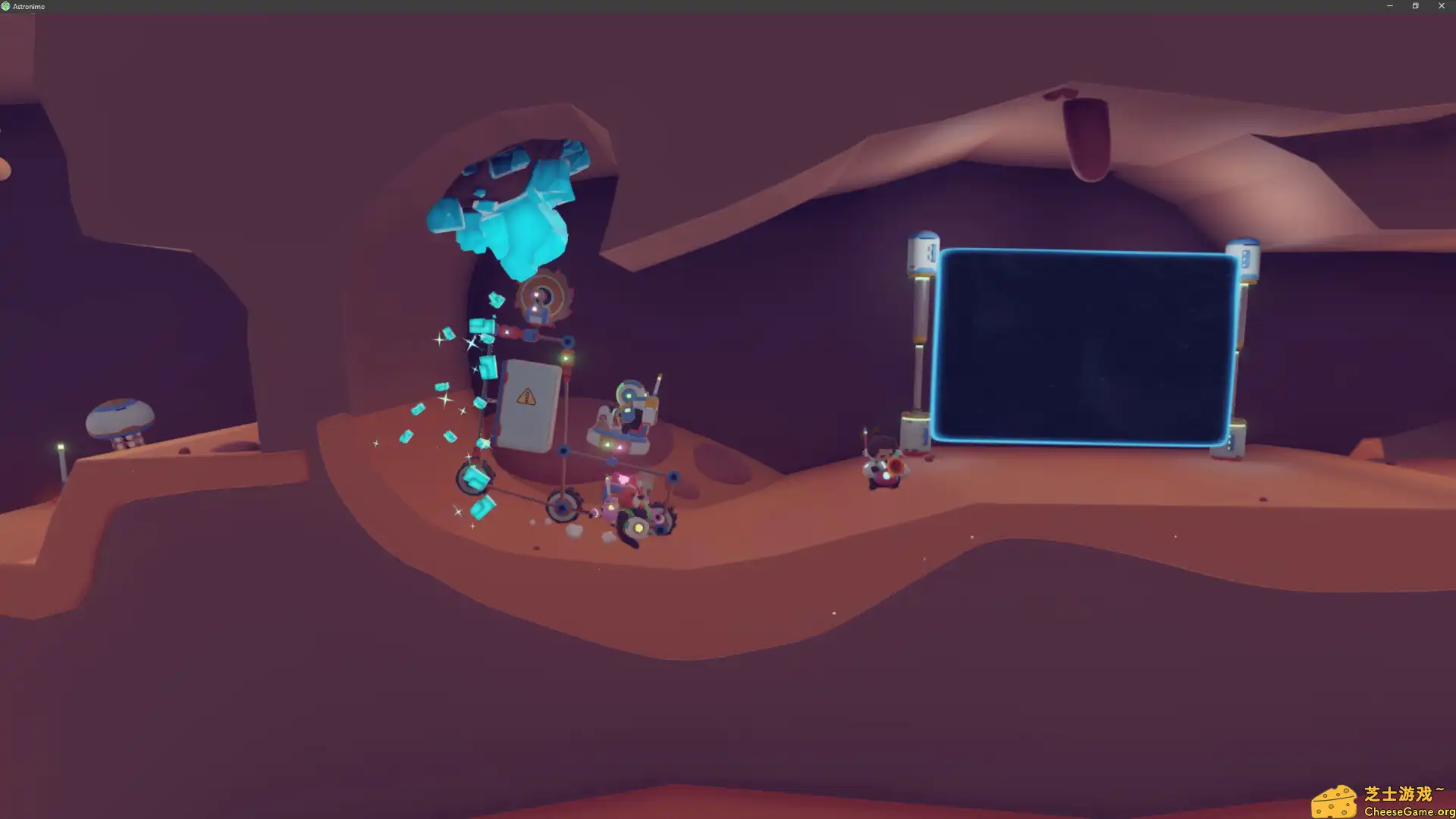
Task: Click the Astronimo title text in titlebar
Action: (30, 5)
